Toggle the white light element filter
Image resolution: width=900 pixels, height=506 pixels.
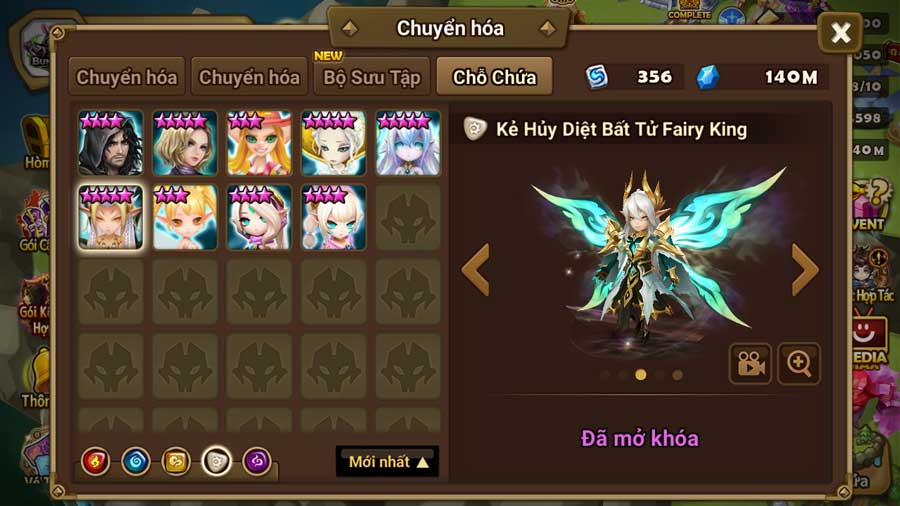(x=217, y=461)
